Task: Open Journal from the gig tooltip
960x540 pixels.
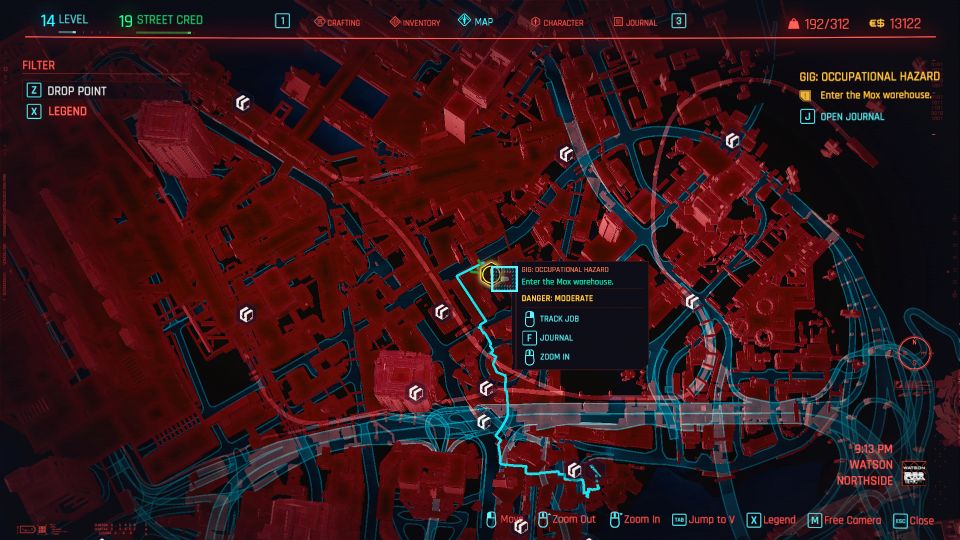Action: (555, 338)
